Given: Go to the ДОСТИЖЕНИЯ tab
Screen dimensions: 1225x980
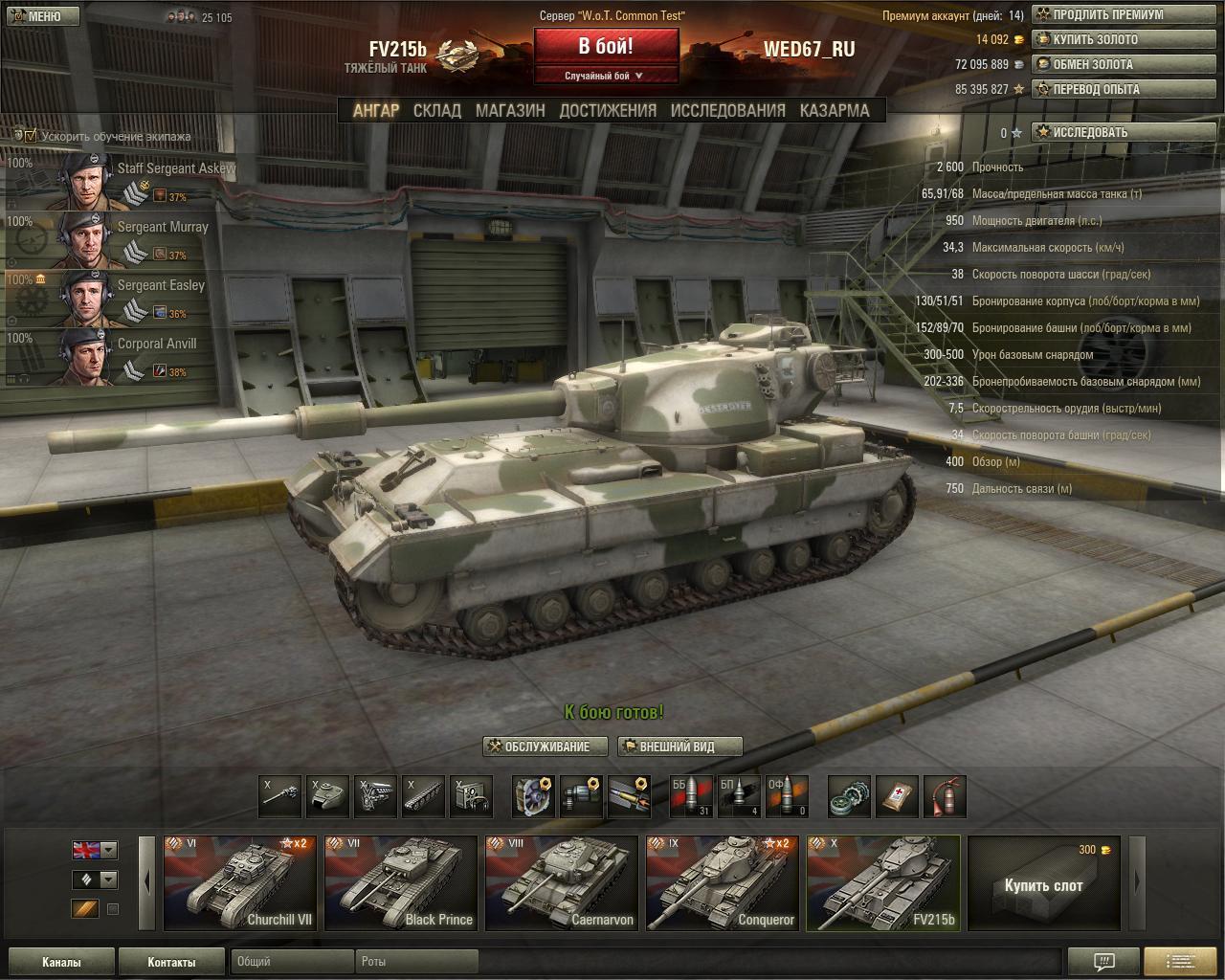Looking at the screenshot, I should click(608, 111).
